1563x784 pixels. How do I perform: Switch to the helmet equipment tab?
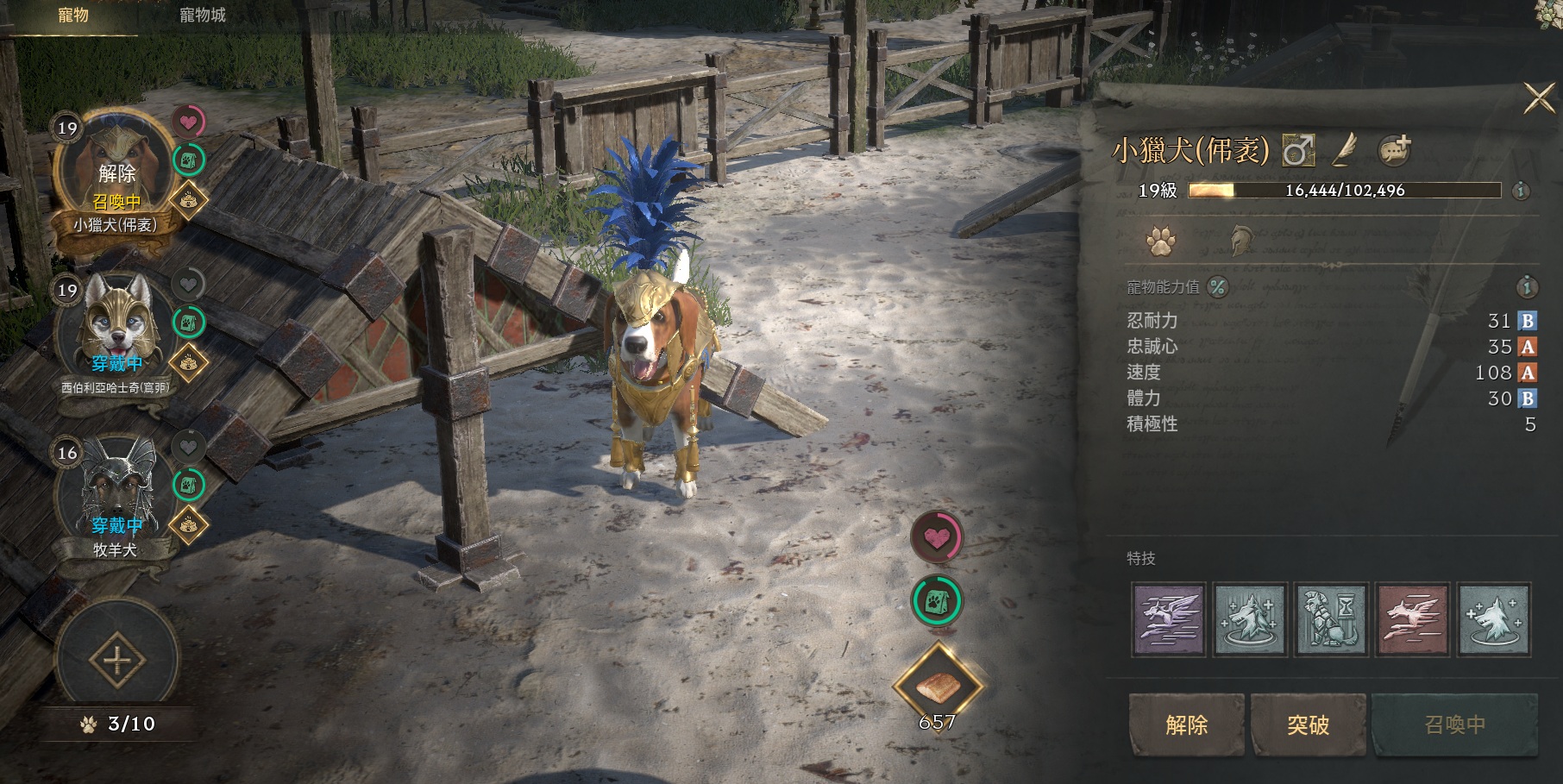click(1240, 241)
